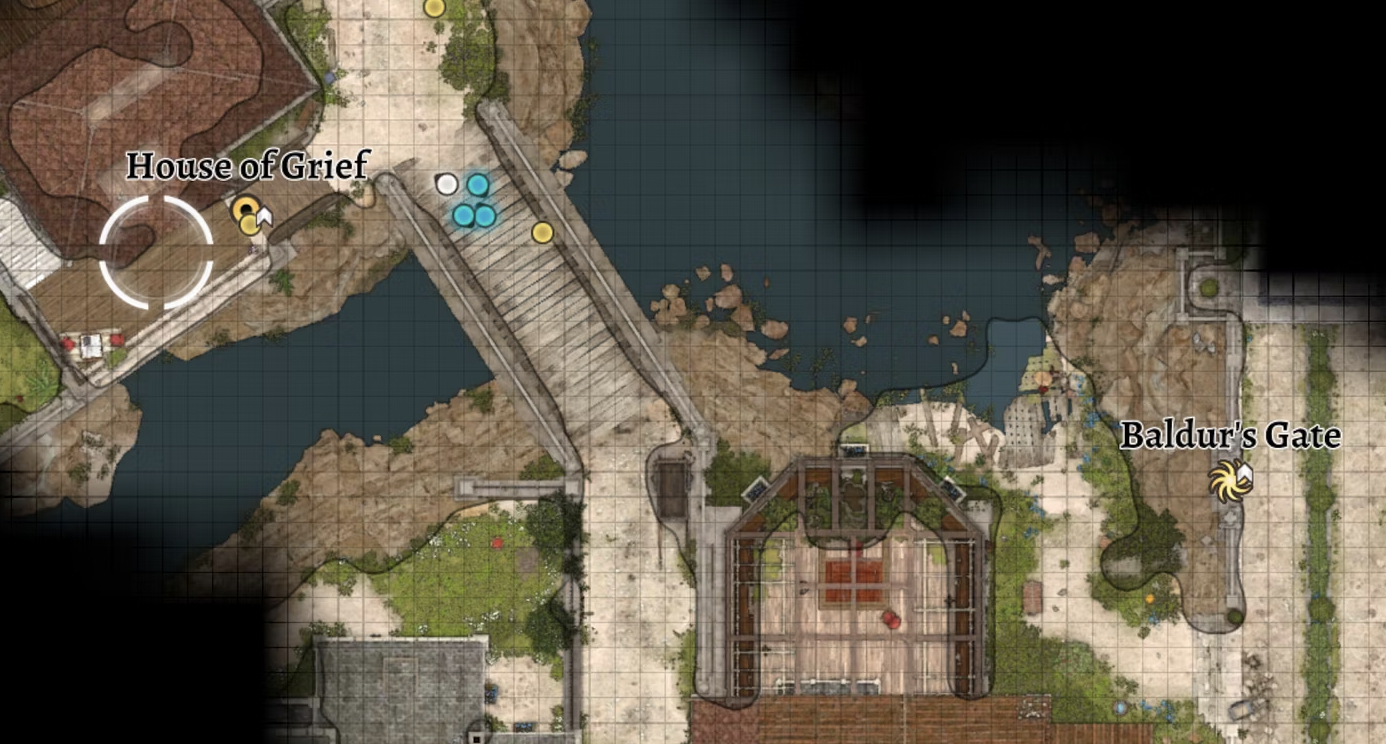The width and height of the screenshot is (1386, 744).
Task: Select the white player marker on the bridge
Action: click(x=447, y=183)
